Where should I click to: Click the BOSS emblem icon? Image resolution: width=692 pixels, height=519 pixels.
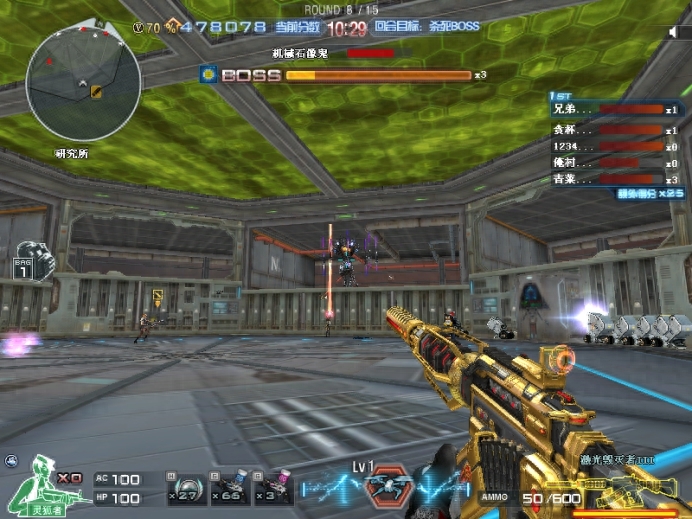pyautogui.click(x=208, y=74)
